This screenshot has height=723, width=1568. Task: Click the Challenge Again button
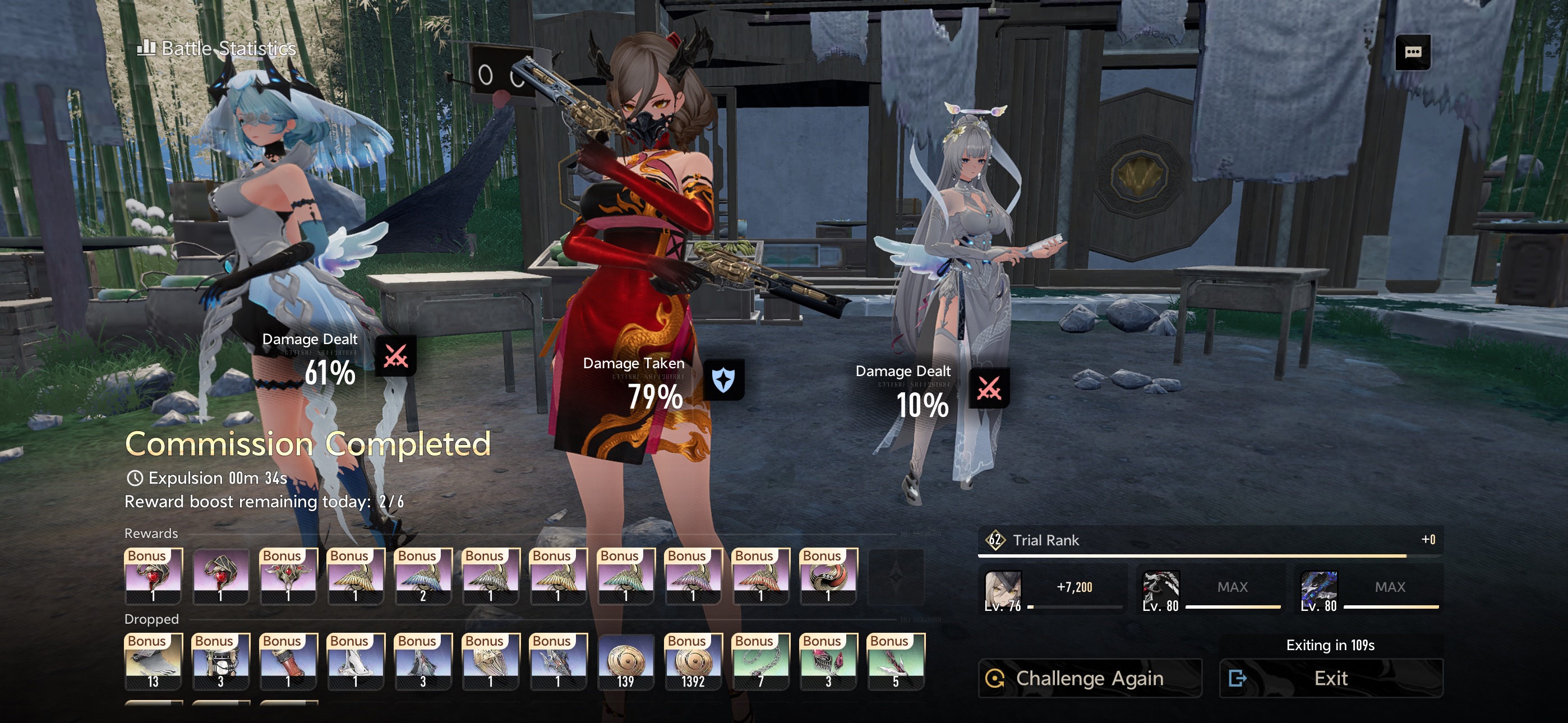[x=1089, y=678]
